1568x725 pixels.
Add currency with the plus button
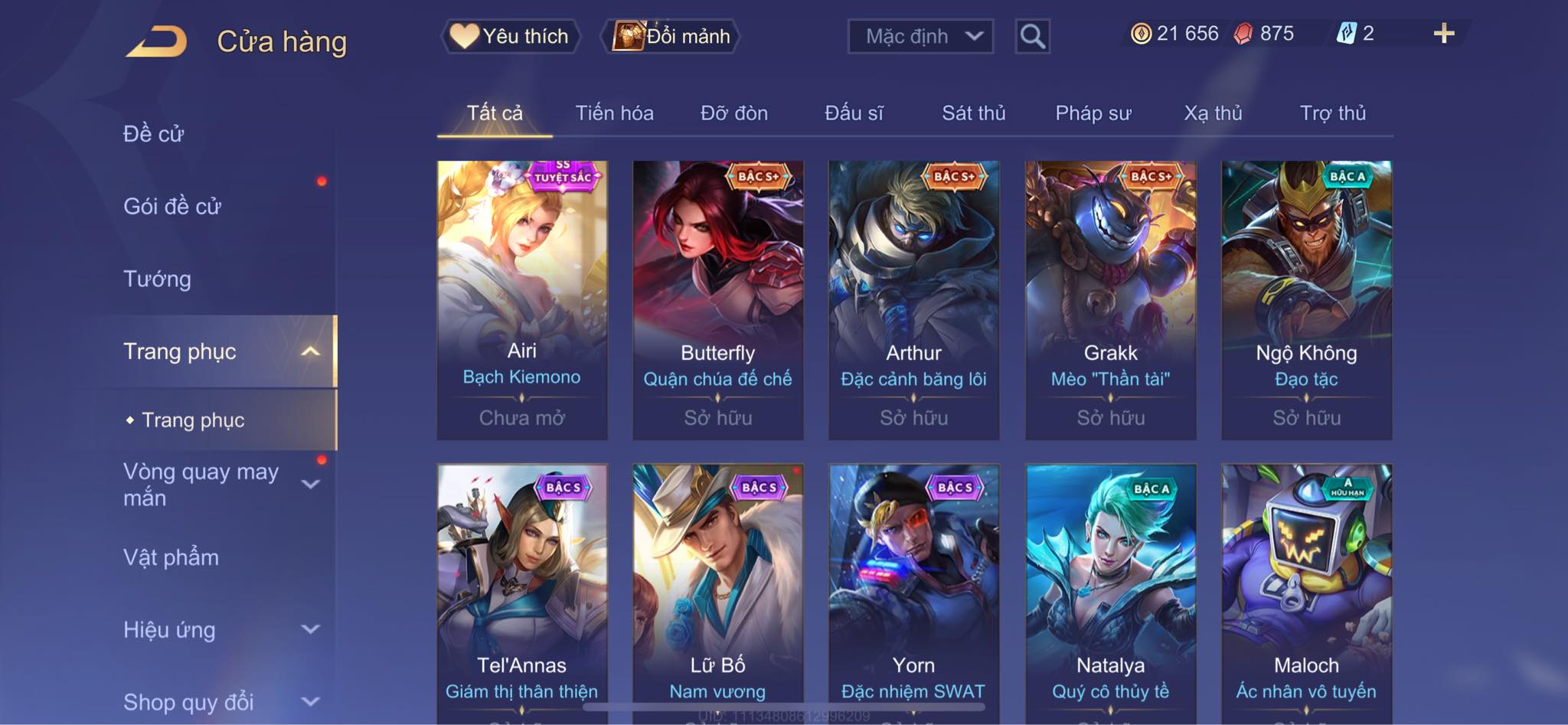1443,34
